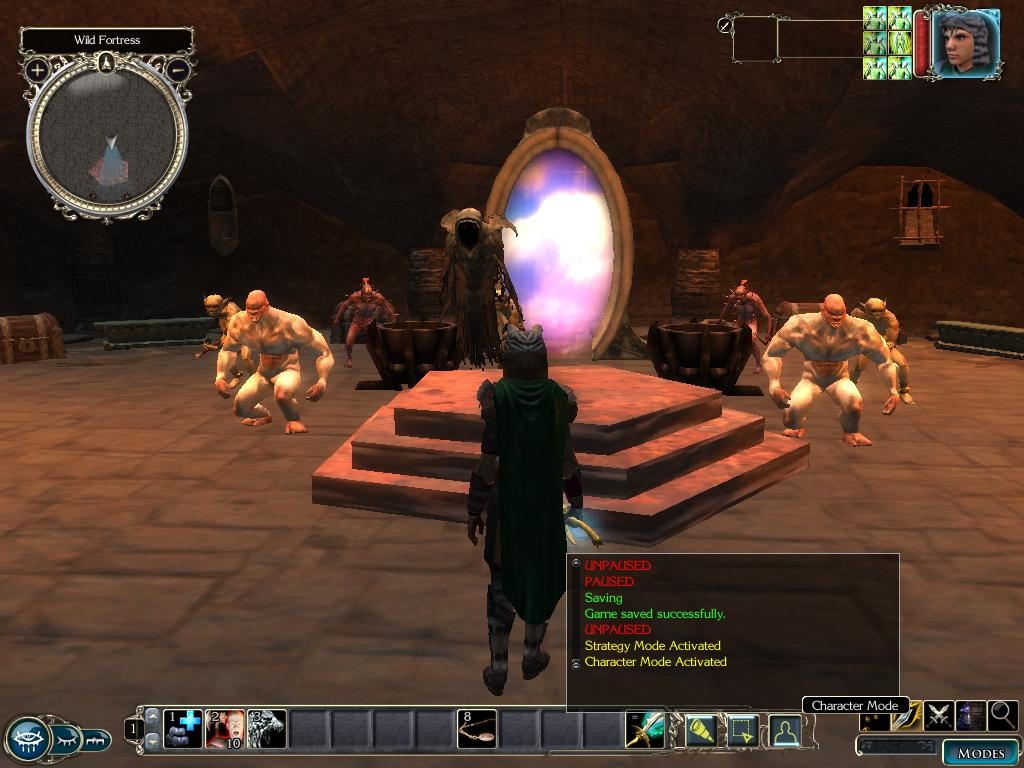Use the blue cross healing item in slot 1

[183, 729]
